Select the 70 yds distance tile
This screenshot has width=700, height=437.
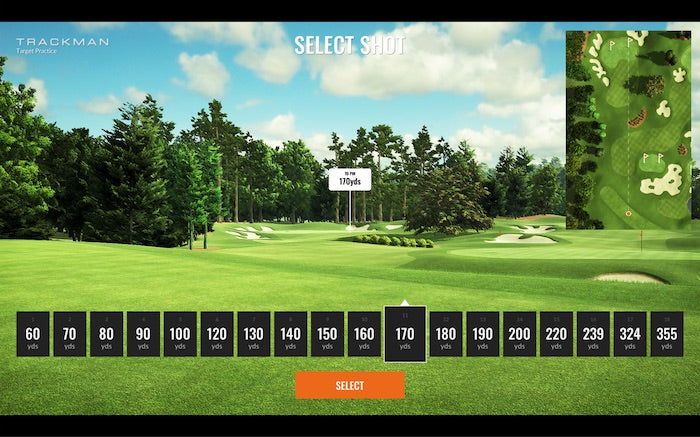coord(69,334)
